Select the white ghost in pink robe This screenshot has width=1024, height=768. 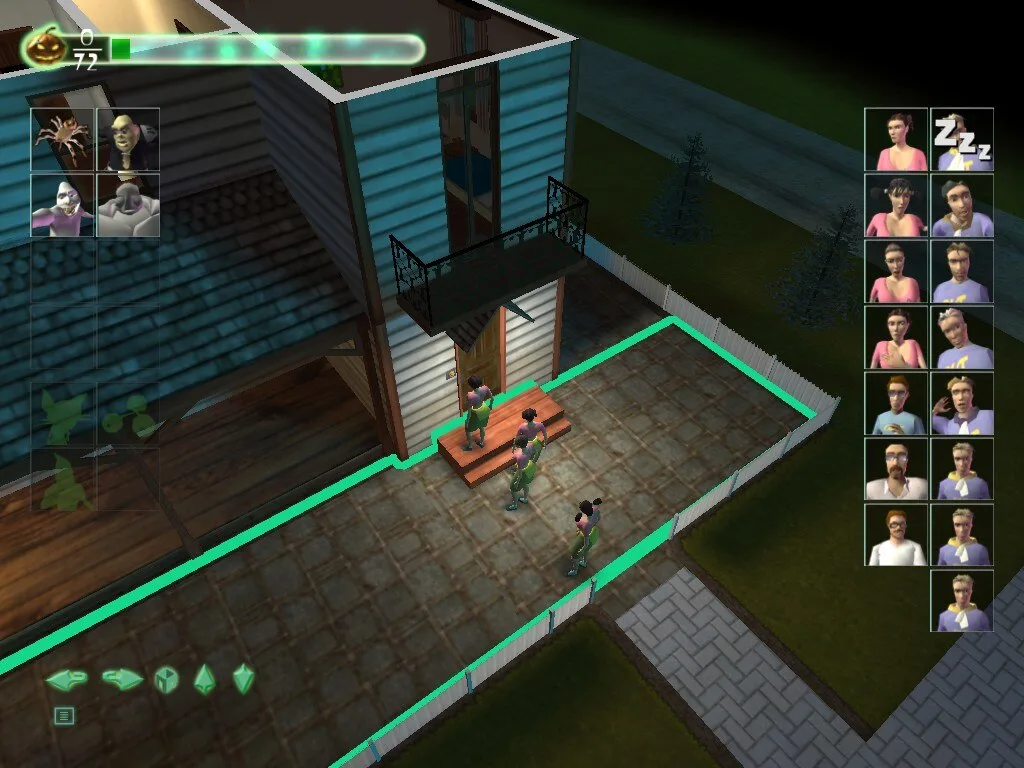coord(63,205)
